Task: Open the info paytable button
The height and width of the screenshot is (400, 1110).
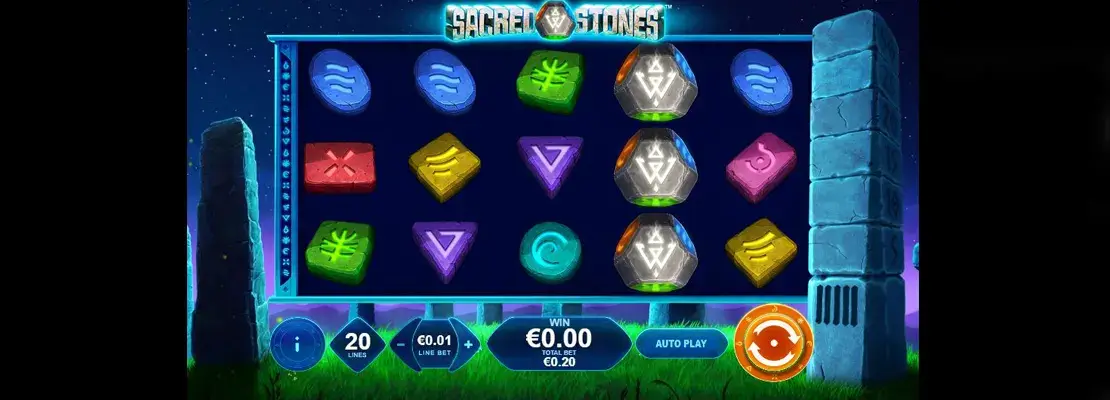Action: point(296,343)
